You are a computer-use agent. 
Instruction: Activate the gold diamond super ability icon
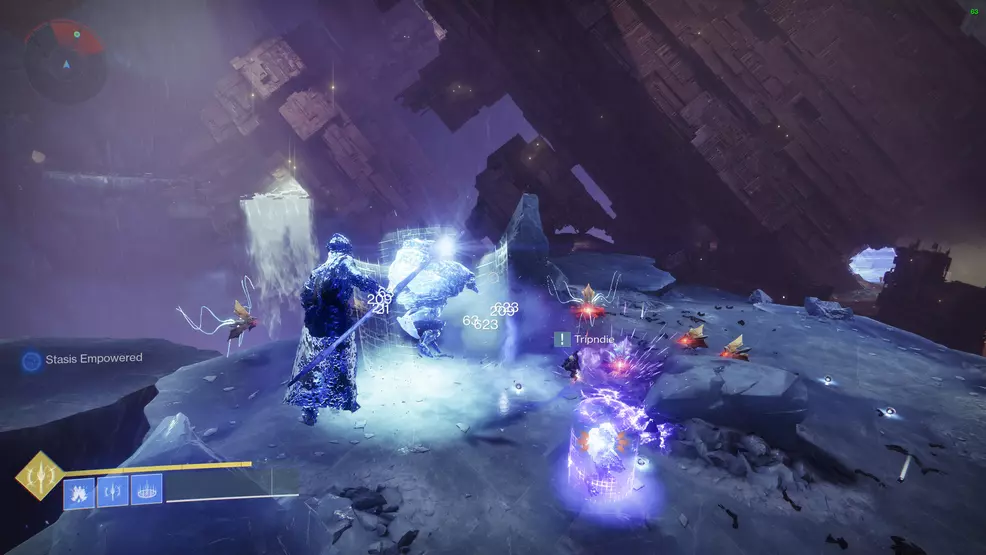(x=39, y=476)
